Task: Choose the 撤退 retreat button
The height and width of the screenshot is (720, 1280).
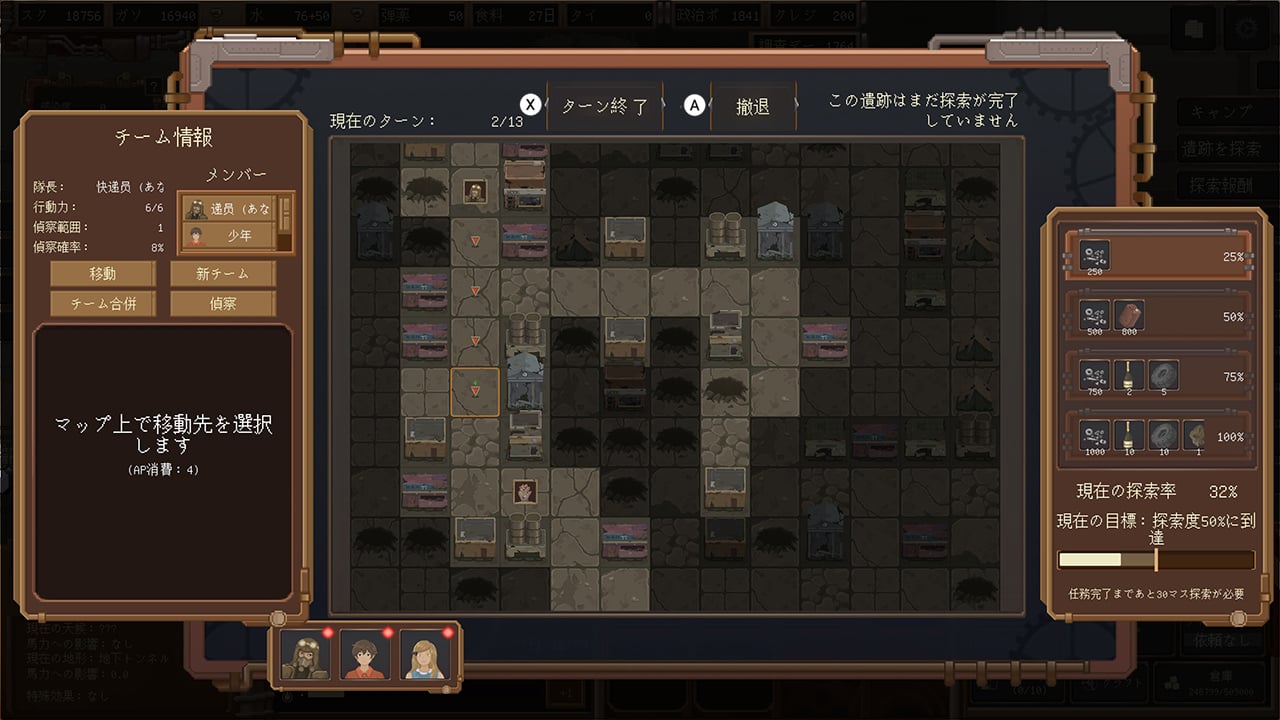Action: 752,106
